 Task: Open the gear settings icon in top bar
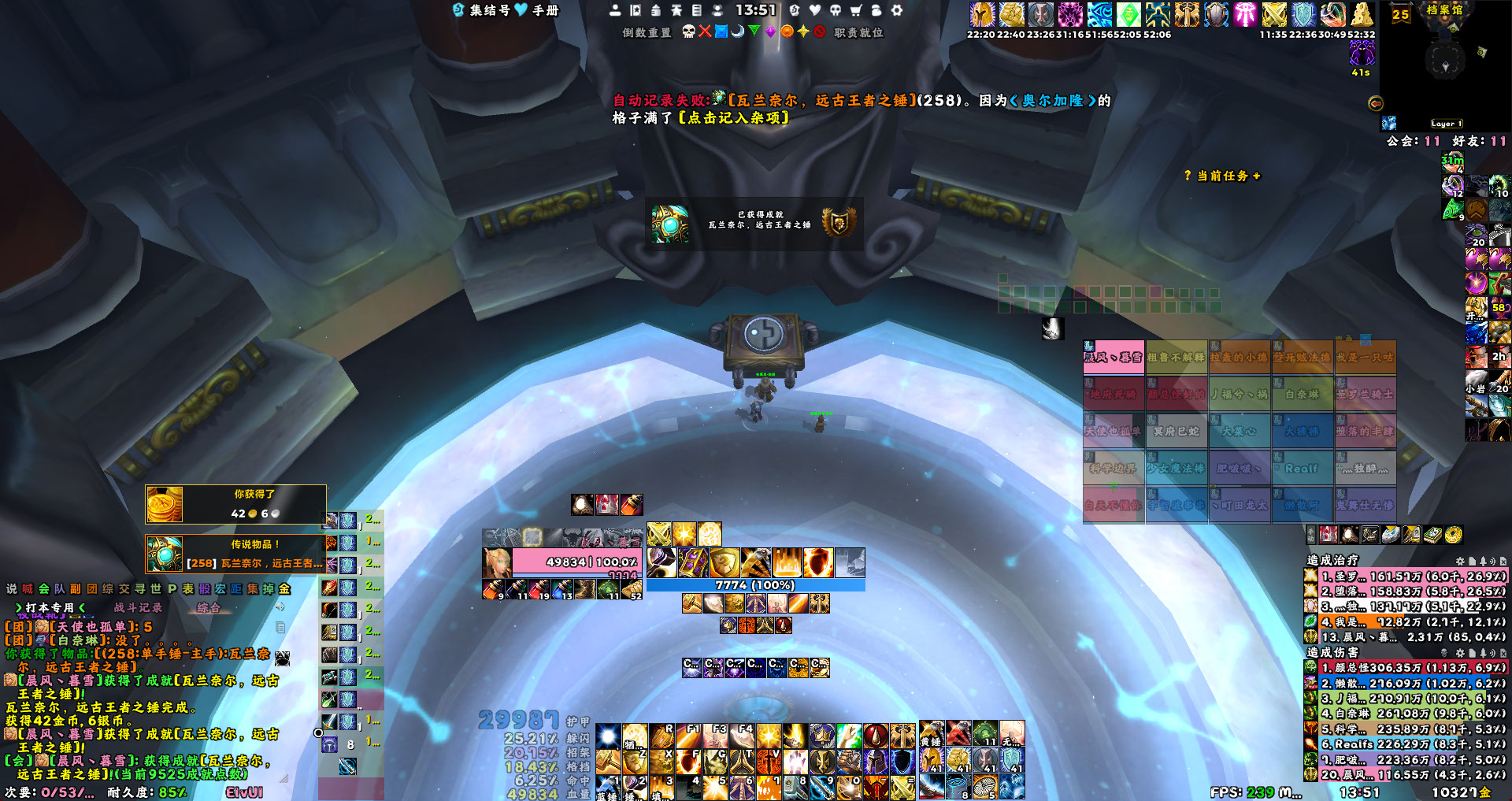tap(896, 10)
